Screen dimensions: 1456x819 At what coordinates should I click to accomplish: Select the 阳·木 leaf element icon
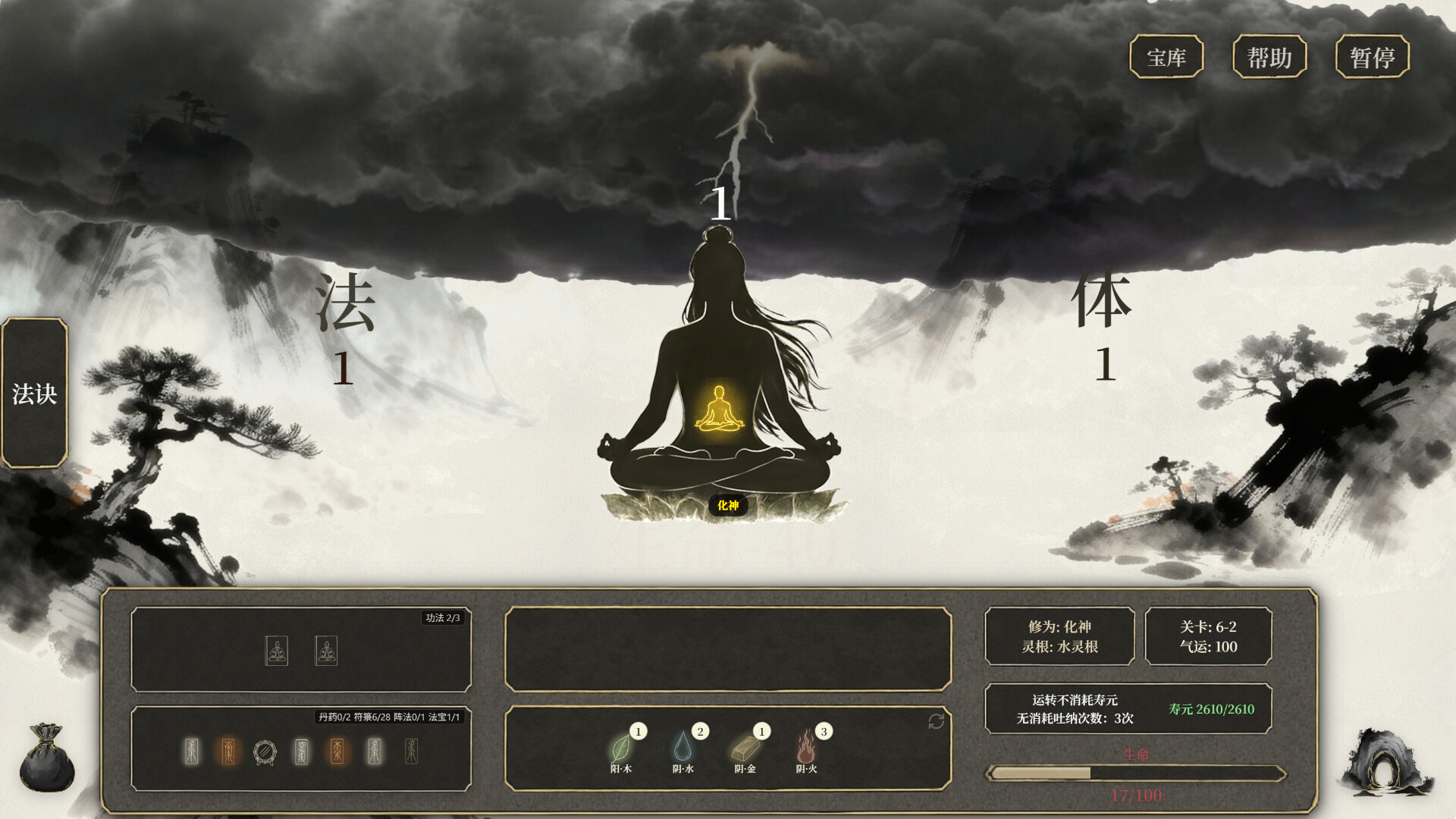(x=622, y=751)
